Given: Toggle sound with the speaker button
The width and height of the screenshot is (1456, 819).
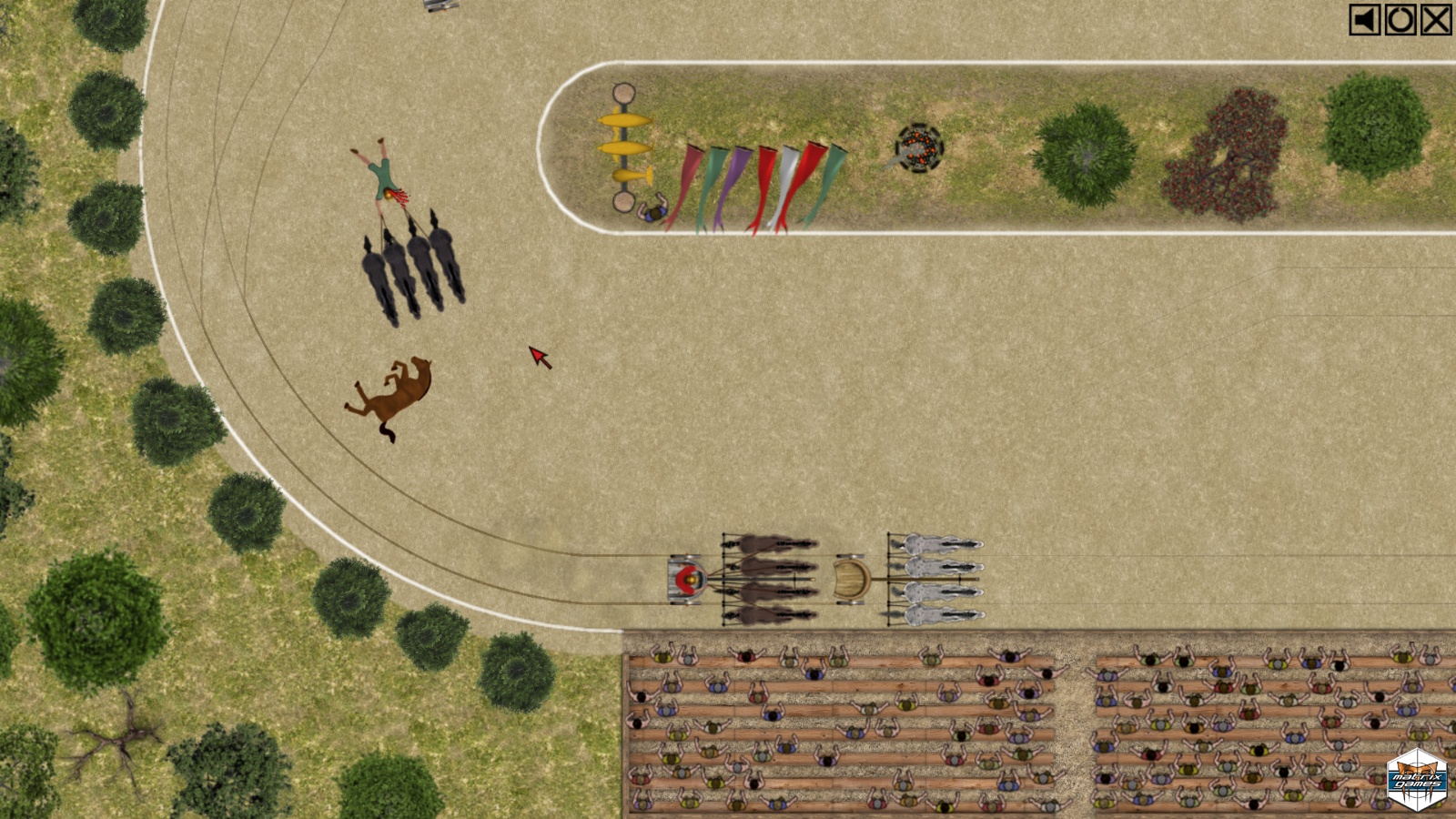Looking at the screenshot, I should tap(1364, 20).
